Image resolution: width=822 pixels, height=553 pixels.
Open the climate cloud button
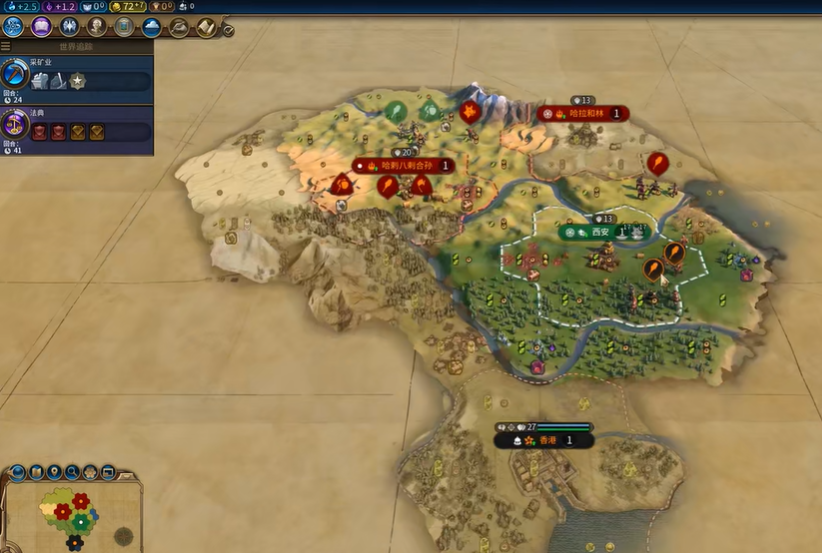[151, 27]
